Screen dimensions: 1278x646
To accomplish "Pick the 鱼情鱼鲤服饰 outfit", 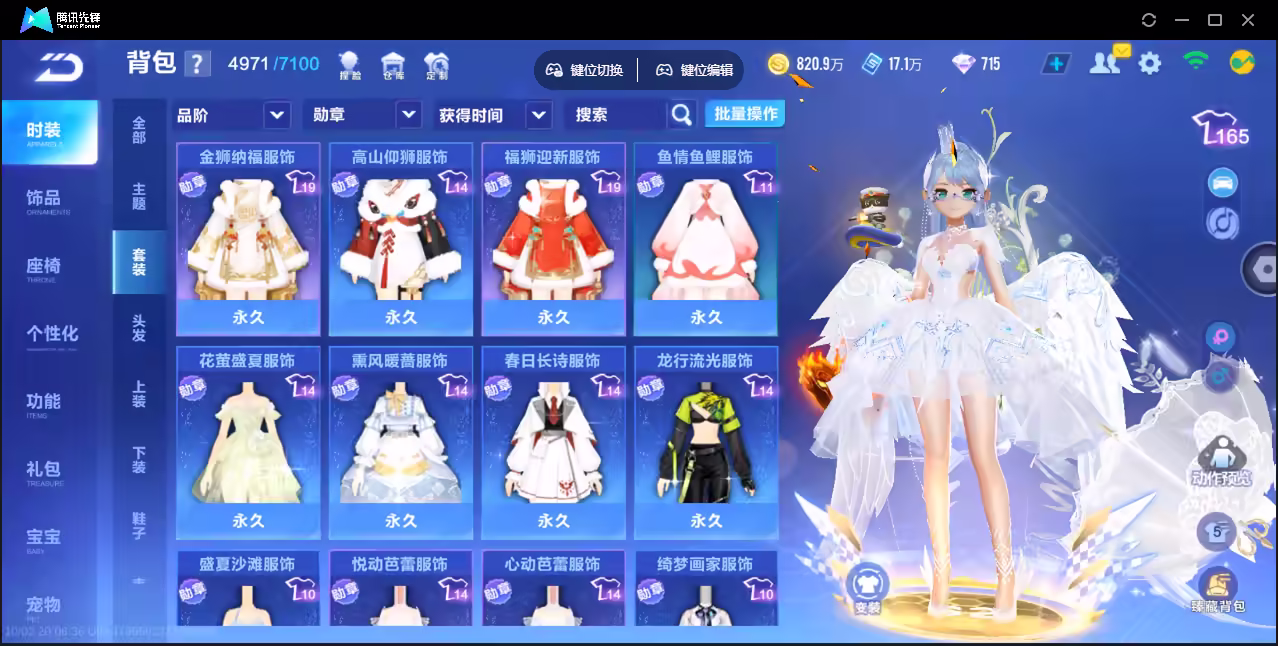I will click(x=706, y=239).
